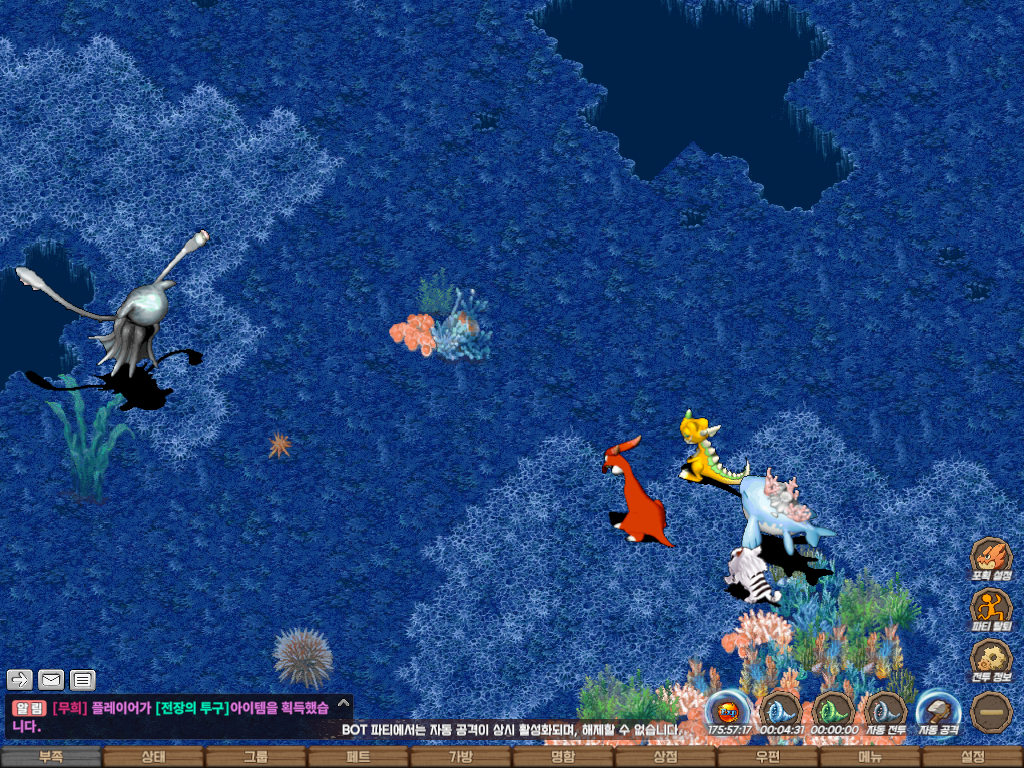The width and height of the screenshot is (1024, 768).
Task: Click the arrow button above chat
Action: (20, 680)
